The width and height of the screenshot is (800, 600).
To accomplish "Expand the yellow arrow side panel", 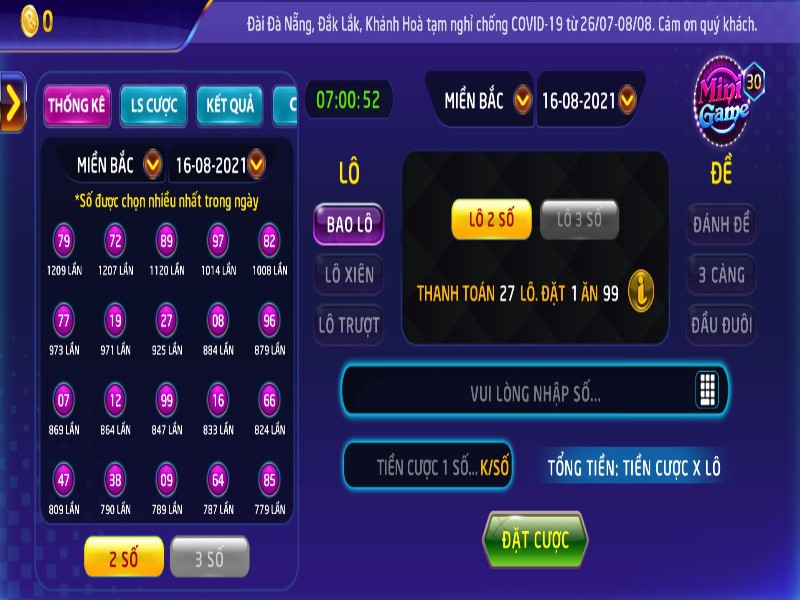I will (12, 104).
